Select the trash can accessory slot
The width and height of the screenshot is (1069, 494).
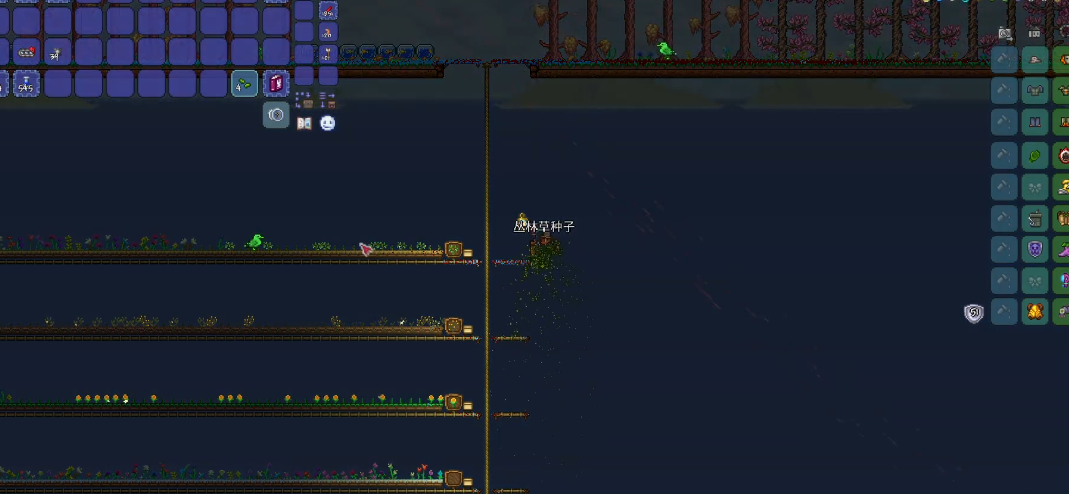[1035, 217]
